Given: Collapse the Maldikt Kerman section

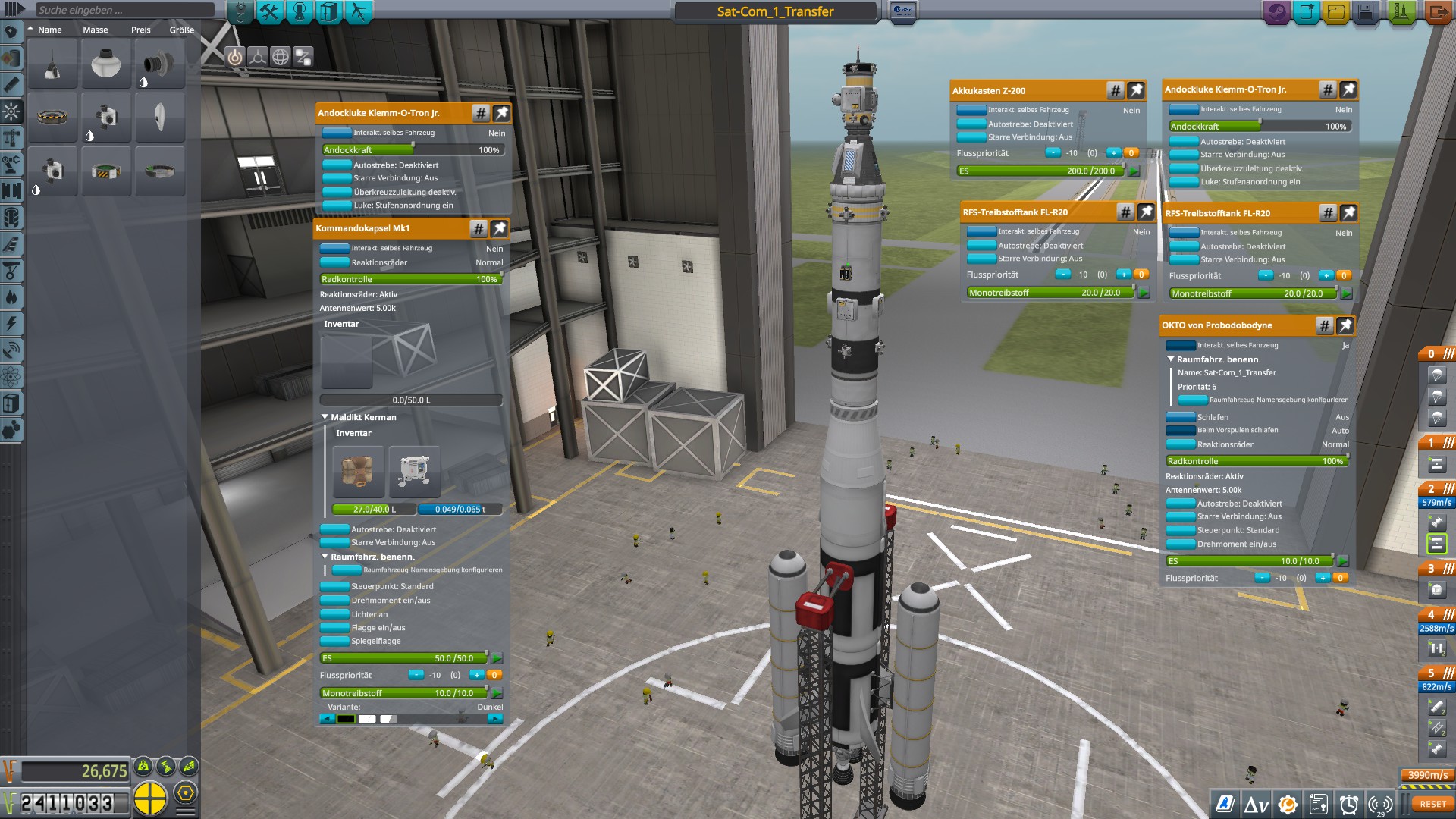Looking at the screenshot, I should [x=325, y=417].
